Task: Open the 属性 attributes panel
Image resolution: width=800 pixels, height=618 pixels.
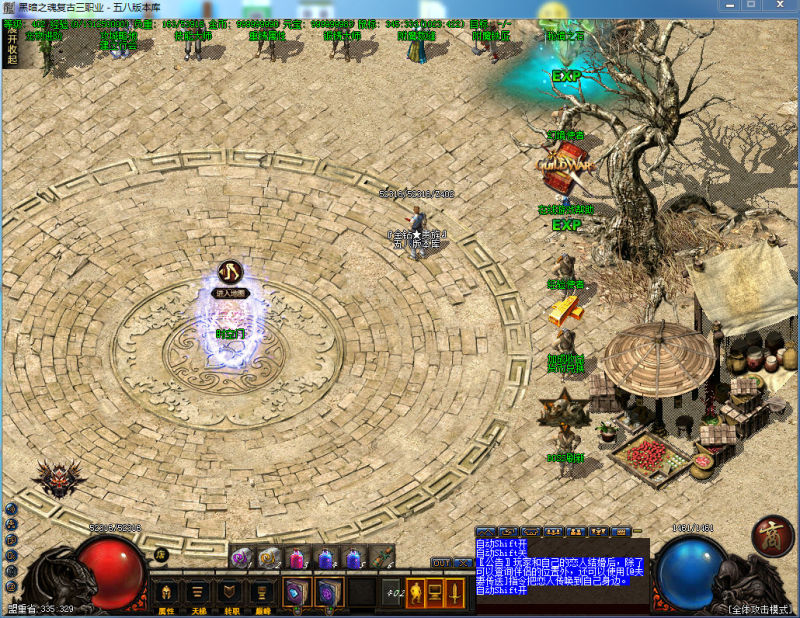Action: point(166,594)
